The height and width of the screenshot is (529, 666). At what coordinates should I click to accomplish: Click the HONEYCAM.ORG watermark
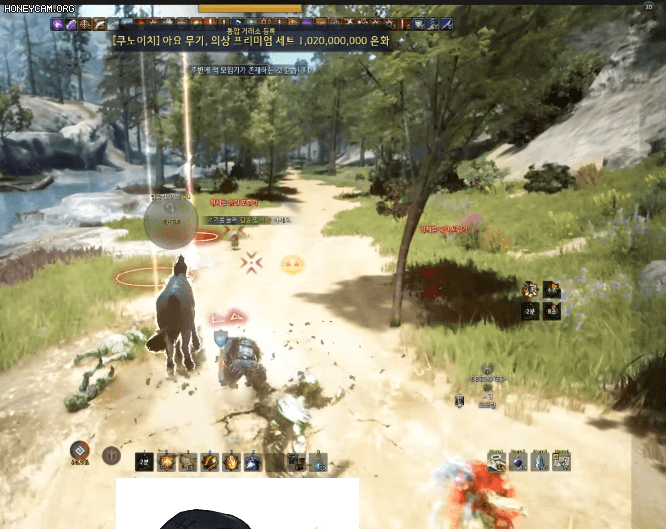pos(38,9)
